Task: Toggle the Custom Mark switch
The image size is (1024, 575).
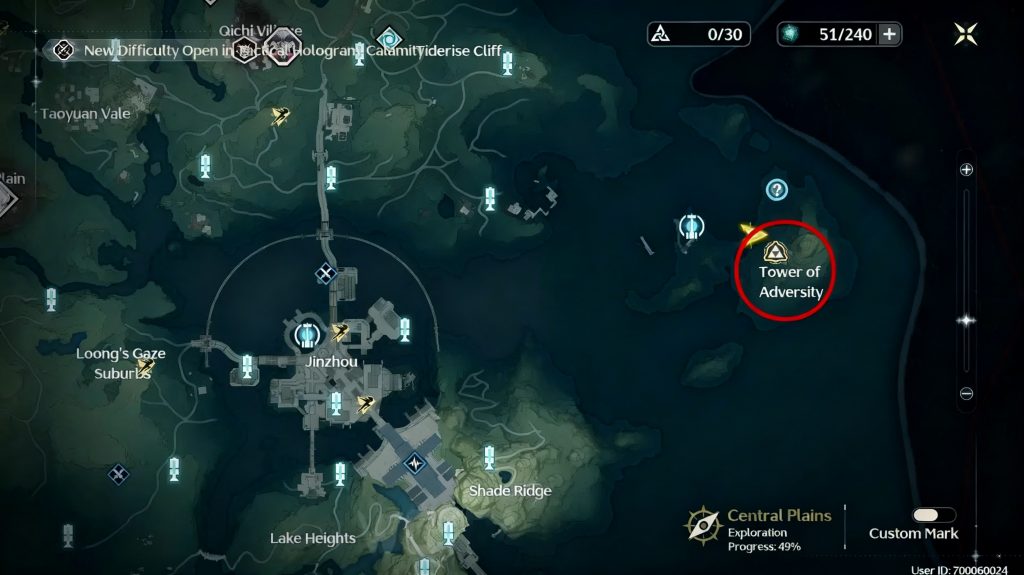Action: click(933, 515)
